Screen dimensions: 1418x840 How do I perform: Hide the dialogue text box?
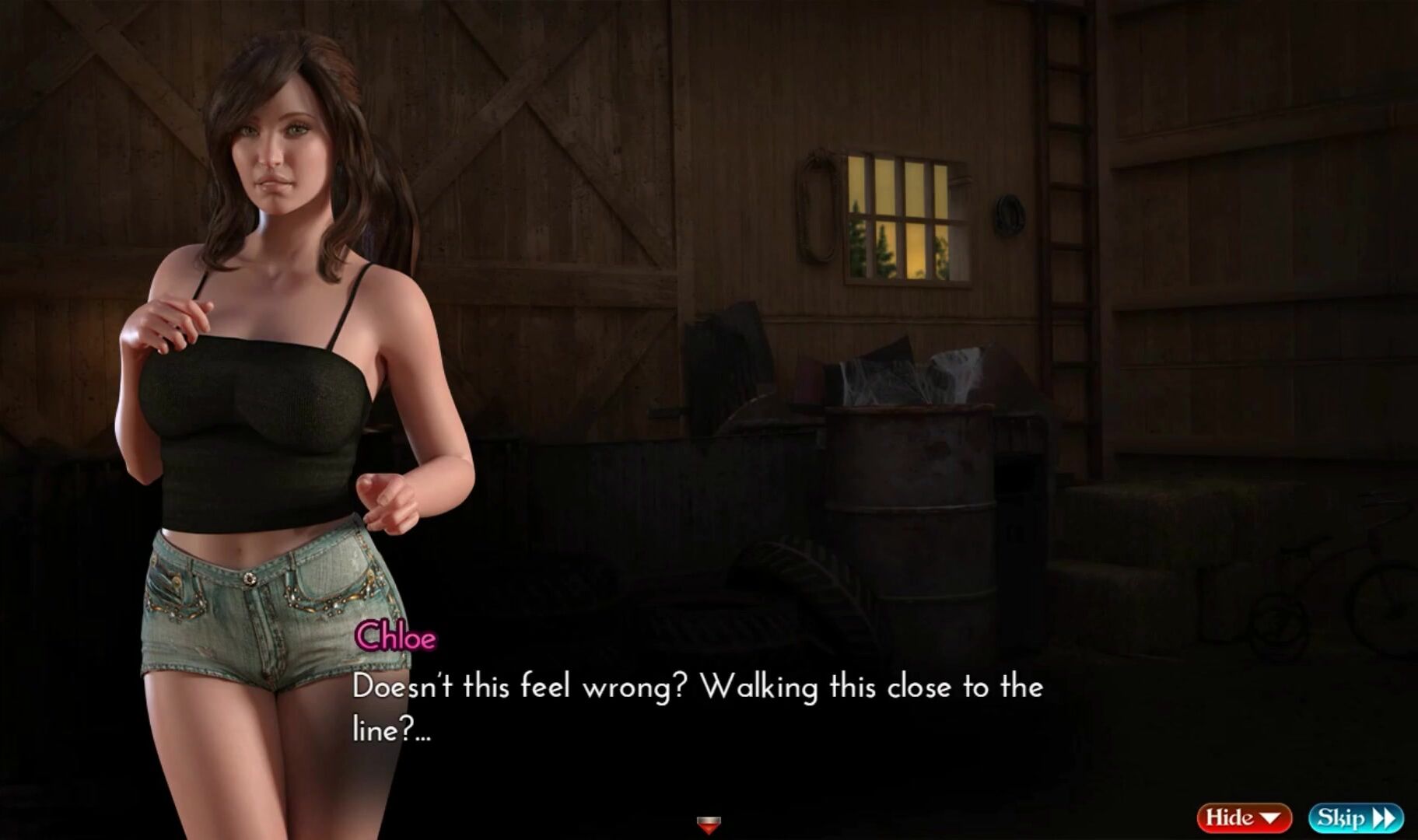click(x=1243, y=817)
